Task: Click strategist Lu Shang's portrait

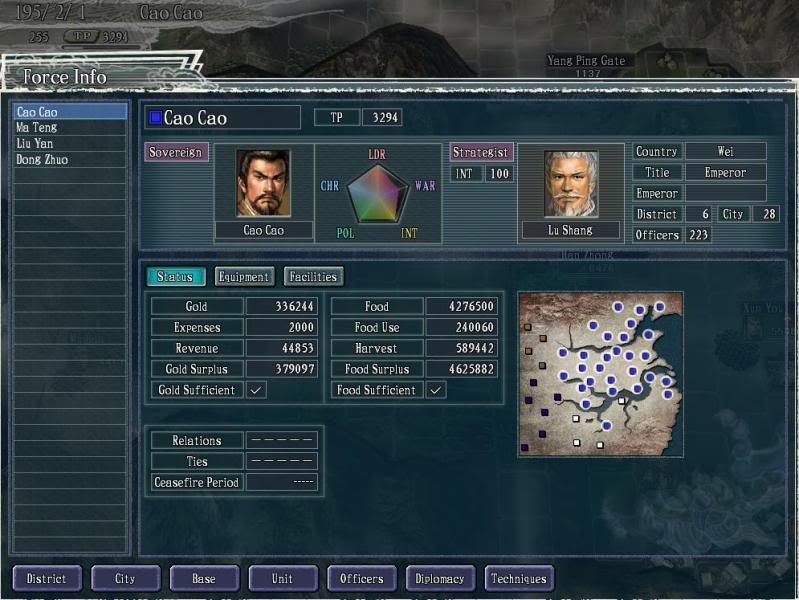Action: click(x=570, y=184)
